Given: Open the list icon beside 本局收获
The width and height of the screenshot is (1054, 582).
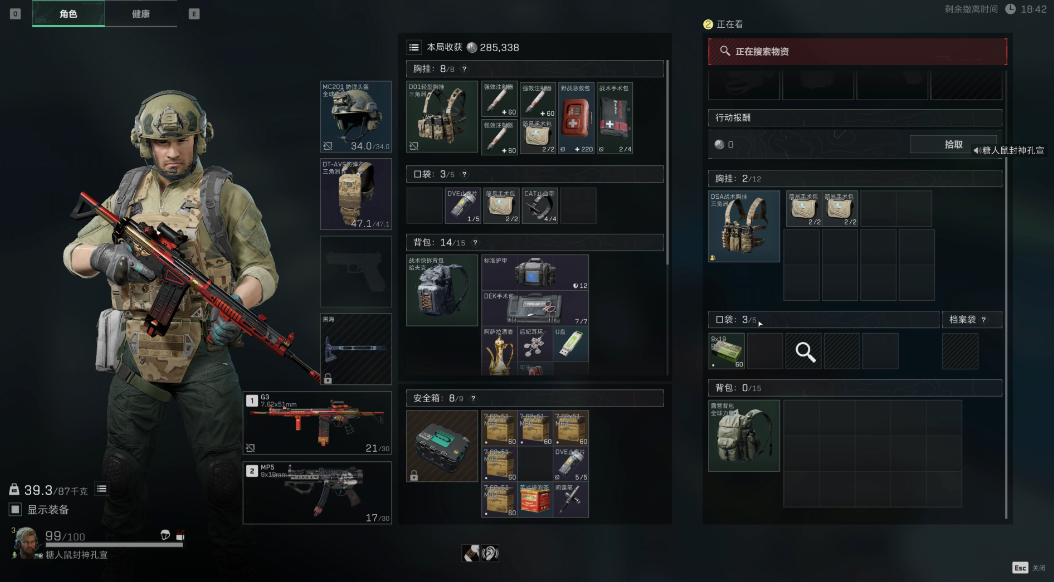Looking at the screenshot, I should point(414,47).
